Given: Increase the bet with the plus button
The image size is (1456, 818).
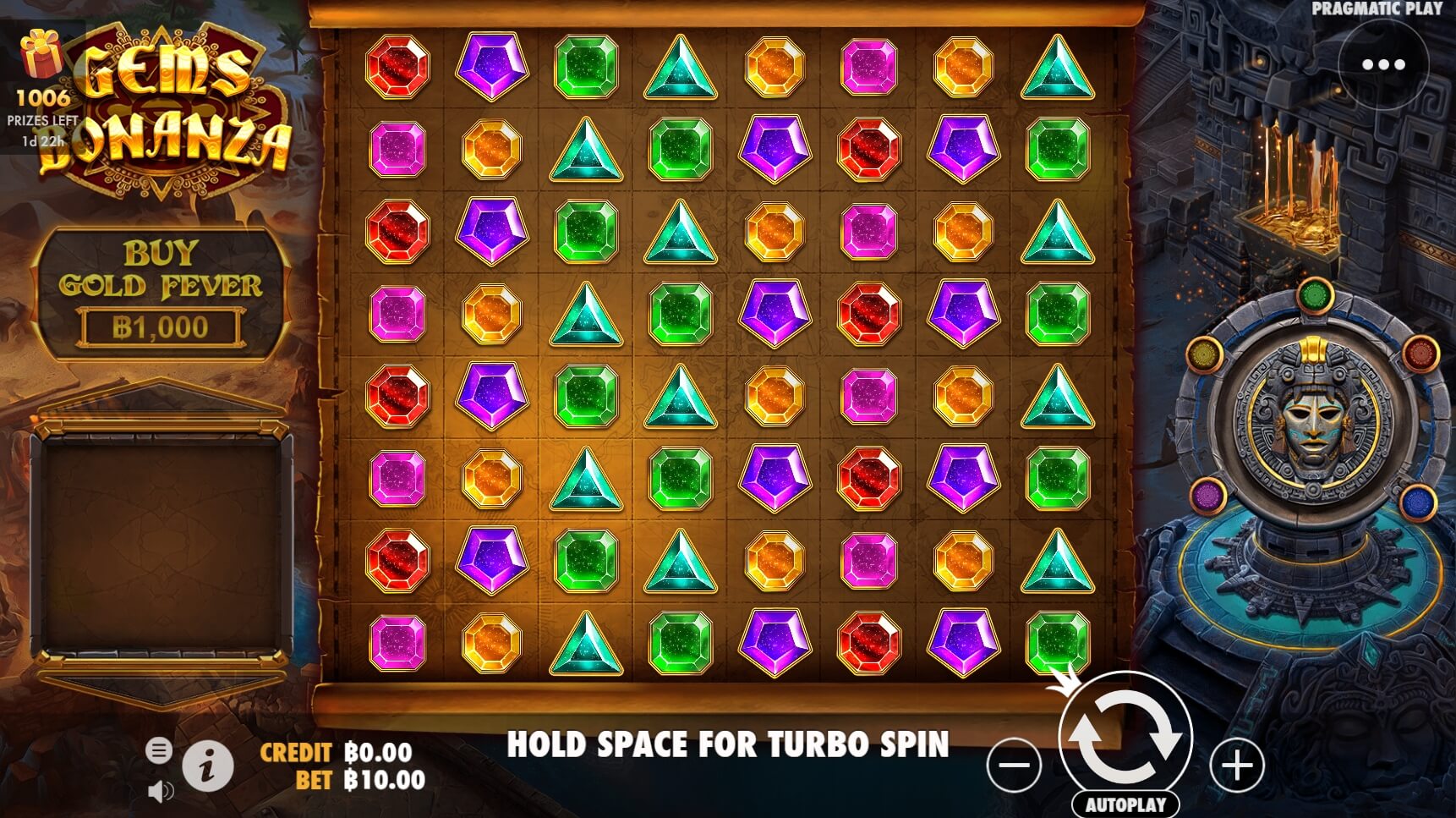Looking at the screenshot, I should [1237, 766].
